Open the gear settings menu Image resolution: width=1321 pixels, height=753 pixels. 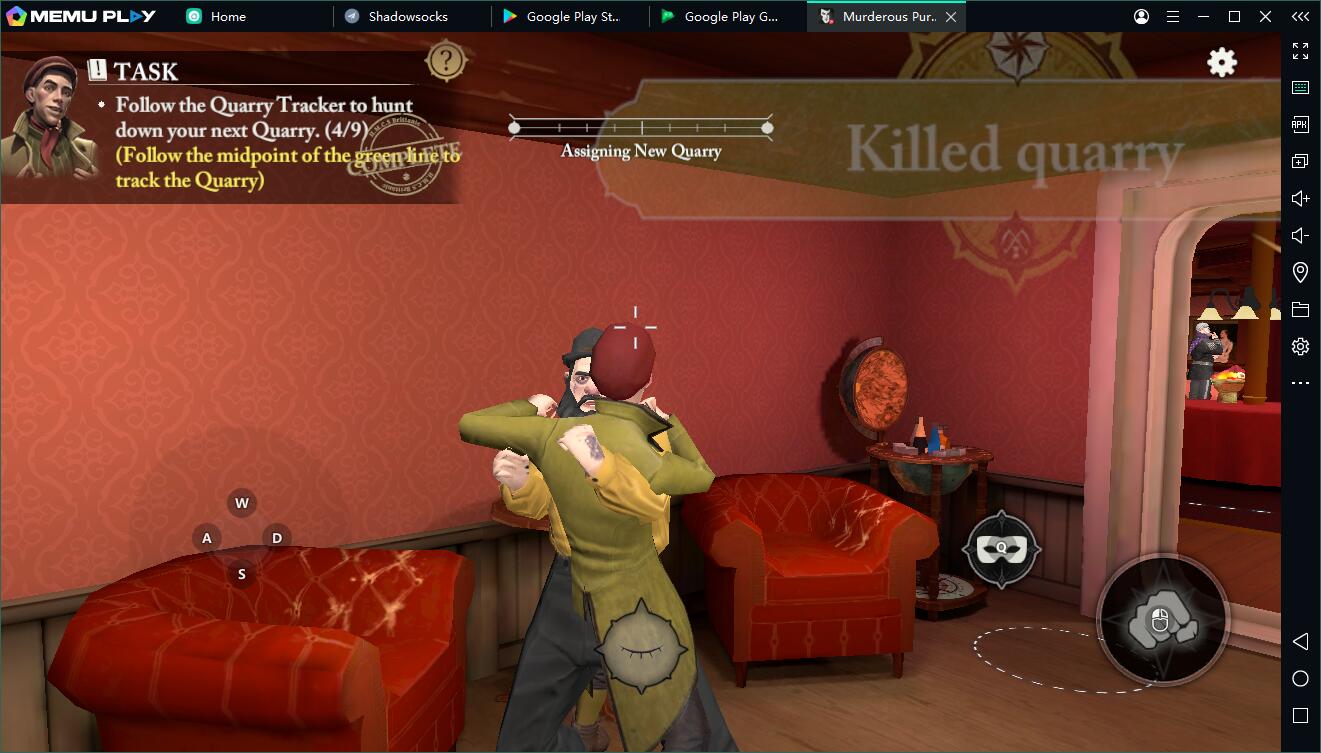[x=1221, y=62]
